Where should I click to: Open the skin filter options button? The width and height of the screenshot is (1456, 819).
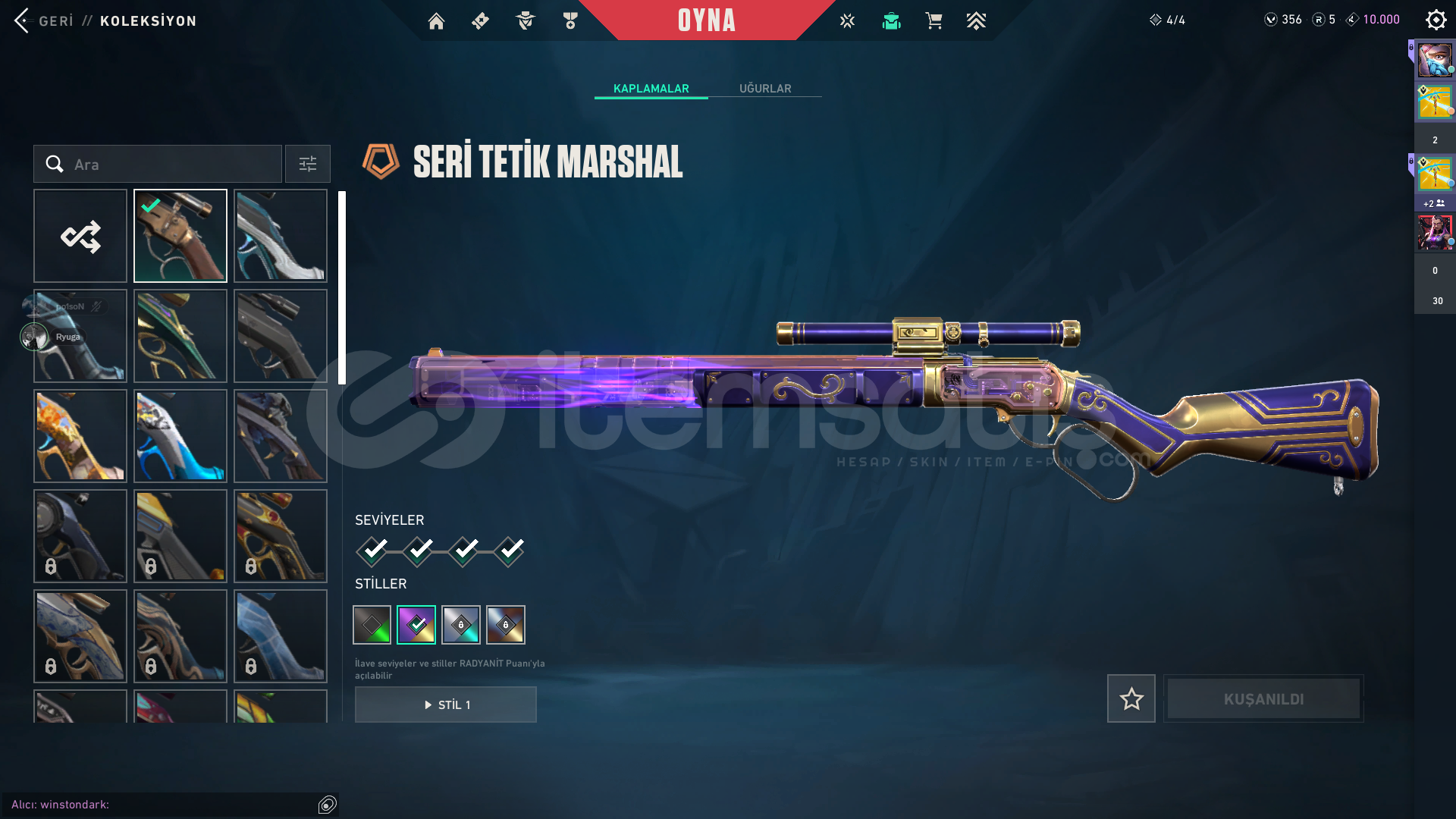click(x=308, y=164)
